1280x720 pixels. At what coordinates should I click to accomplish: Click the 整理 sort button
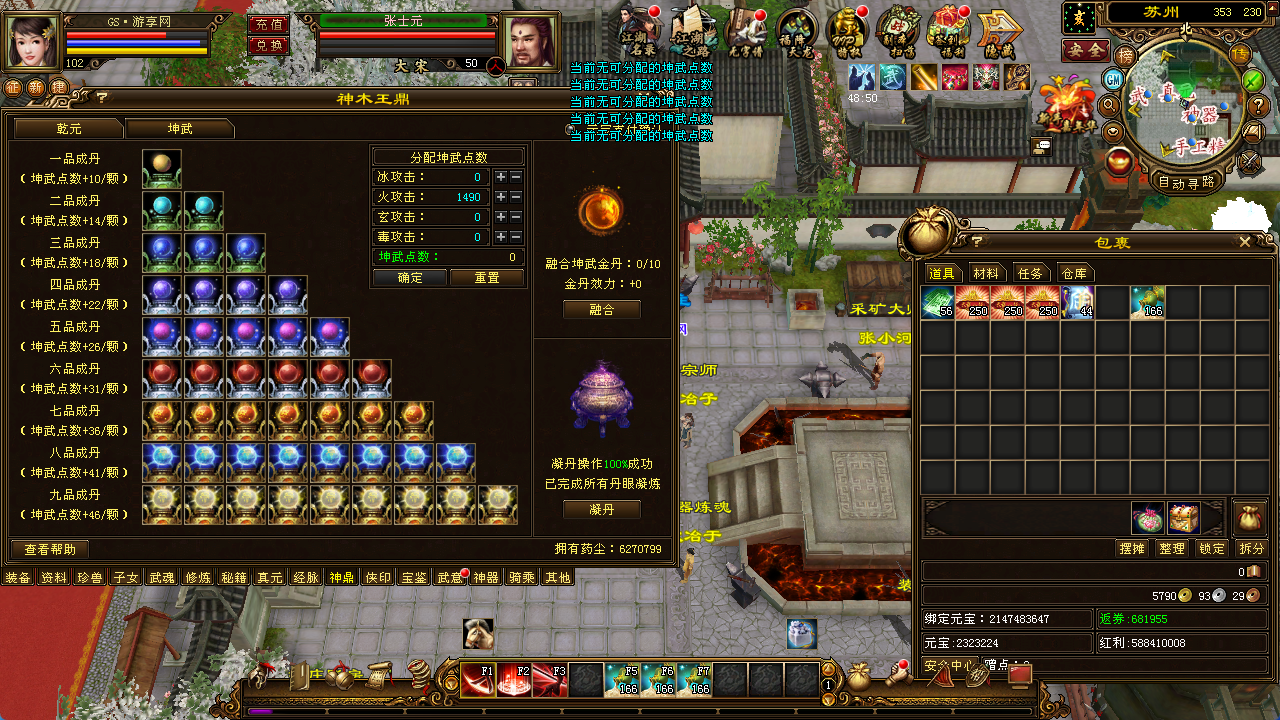pyautogui.click(x=1171, y=548)
